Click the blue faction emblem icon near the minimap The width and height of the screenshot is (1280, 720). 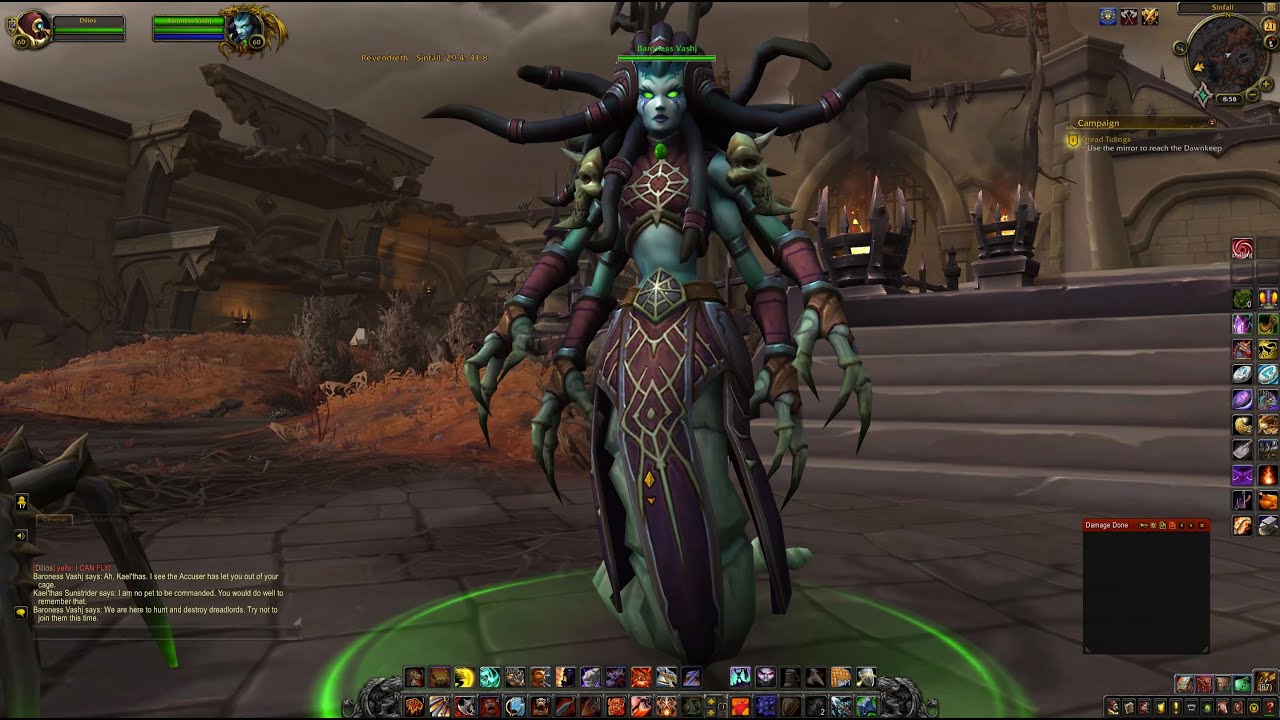(1107, 18)
